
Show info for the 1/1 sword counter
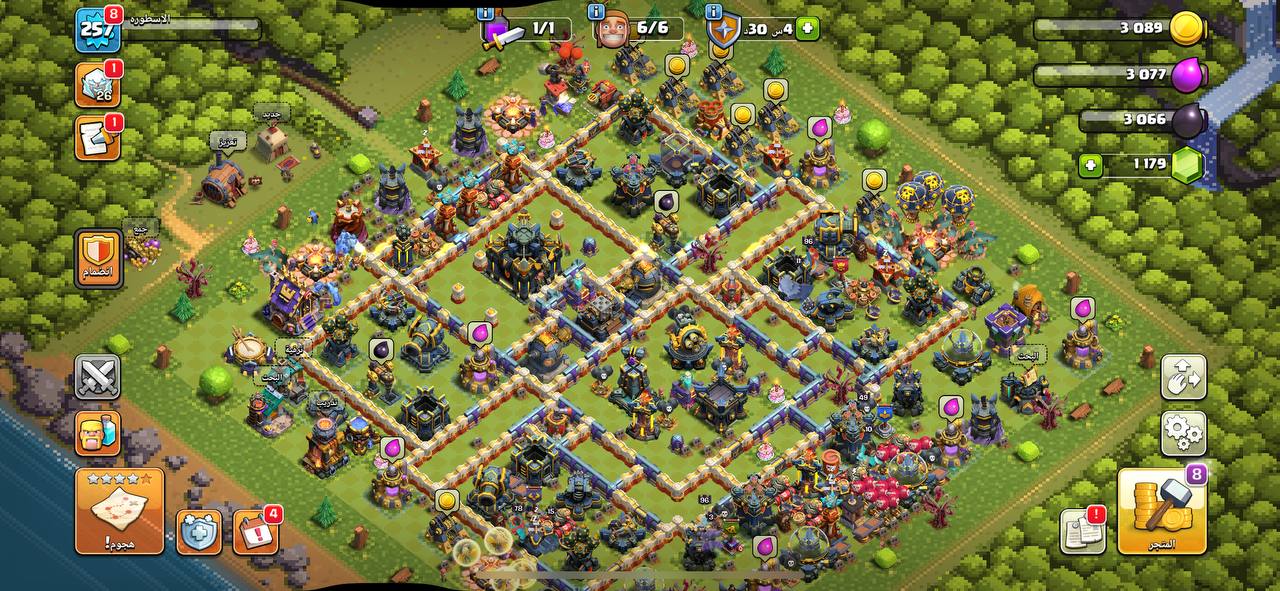(x=486, y=12)
